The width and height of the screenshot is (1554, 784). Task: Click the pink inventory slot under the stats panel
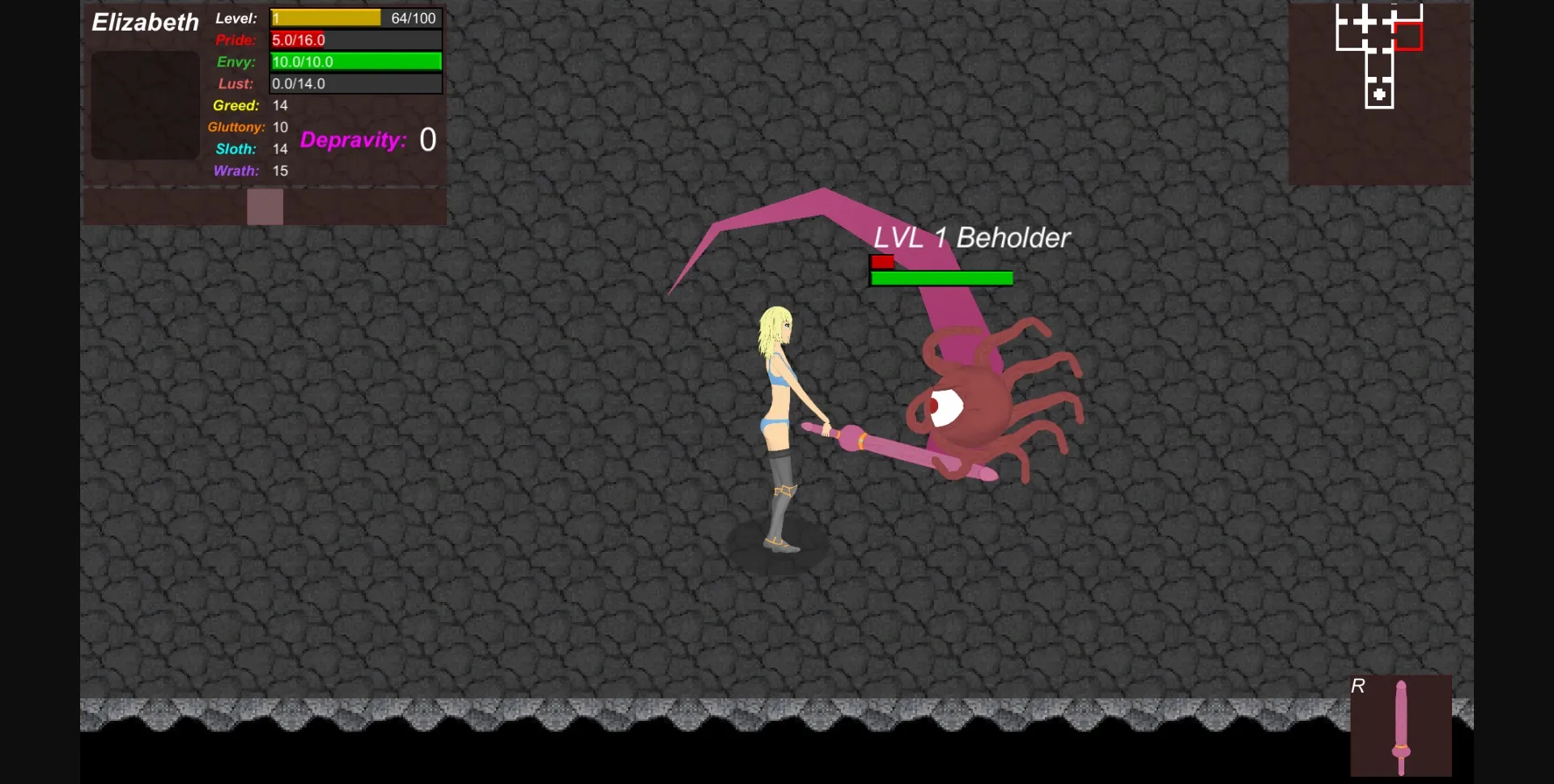[x=265, y=207]
